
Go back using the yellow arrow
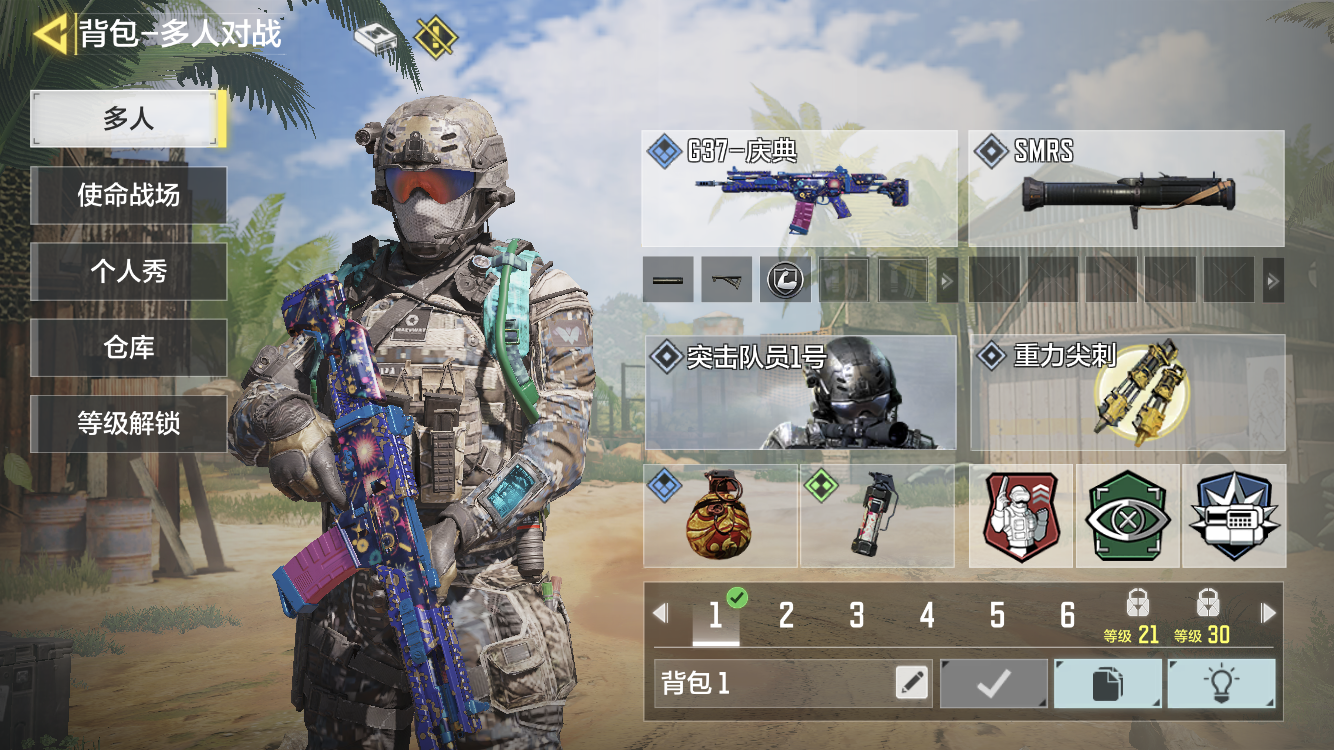(50, 34)
